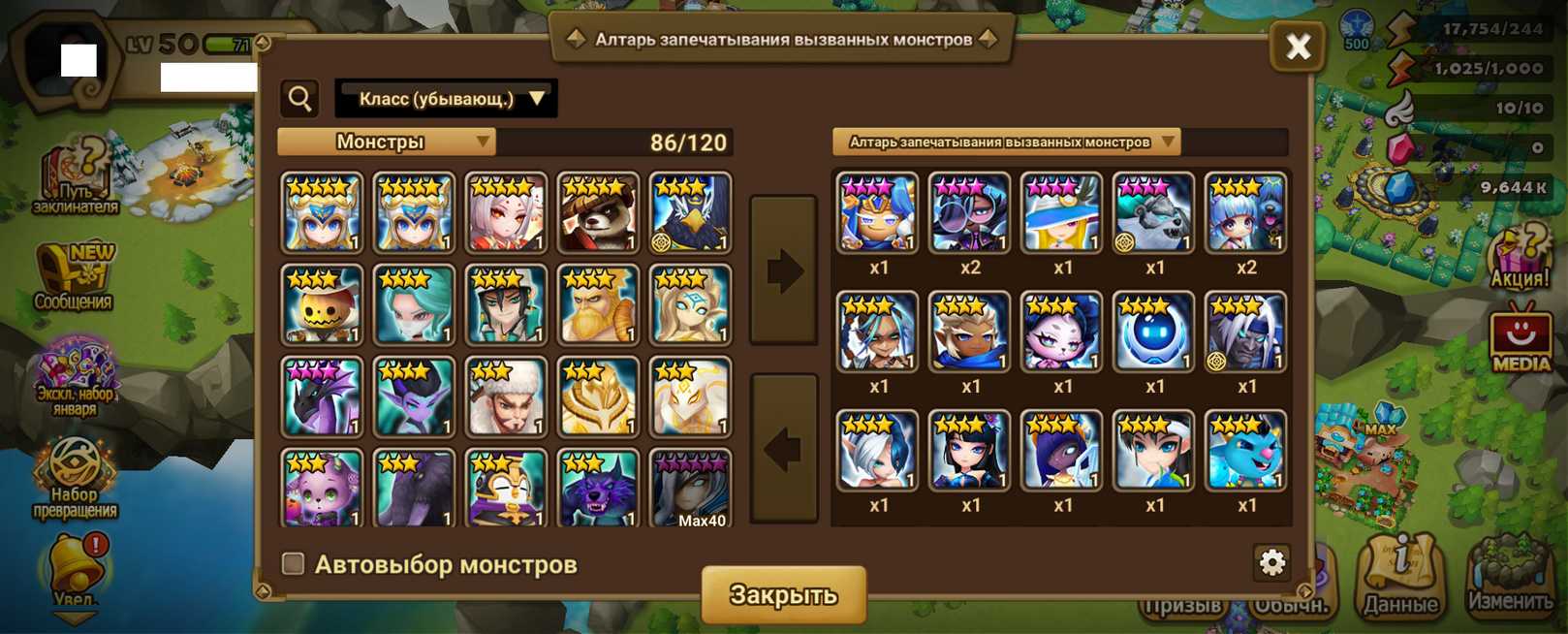This screenshot has height=634, width=1568.
Task: Open Путь заклинателя menu
Action: click(76, 176)
